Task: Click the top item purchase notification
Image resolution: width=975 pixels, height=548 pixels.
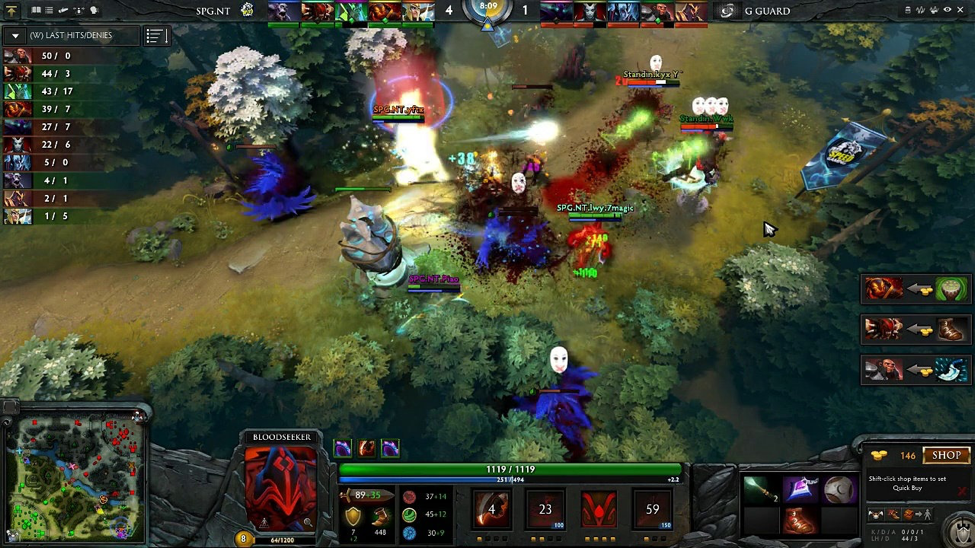Action: (x=915, y=290)
